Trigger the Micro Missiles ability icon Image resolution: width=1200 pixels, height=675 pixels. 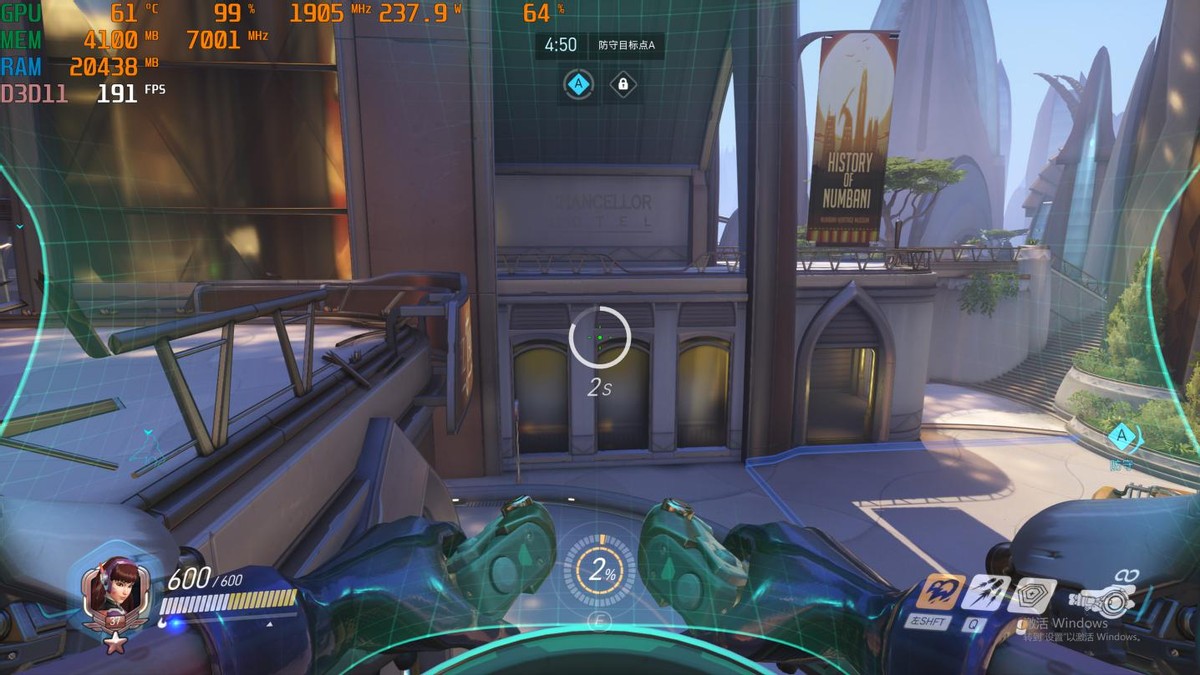(x=983, y=593)
